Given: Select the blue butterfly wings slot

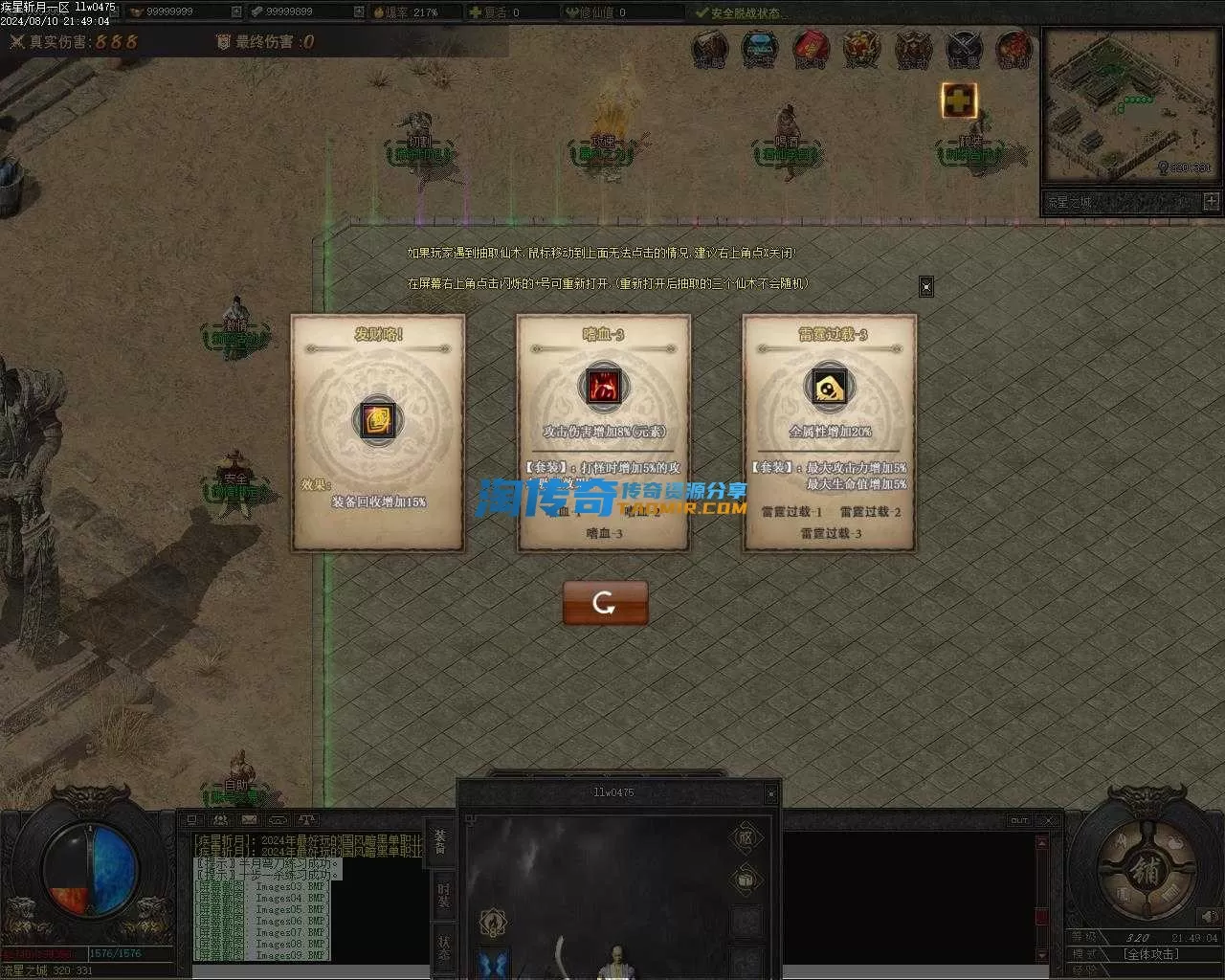Looking at the screenshot, I should (494, 964).
